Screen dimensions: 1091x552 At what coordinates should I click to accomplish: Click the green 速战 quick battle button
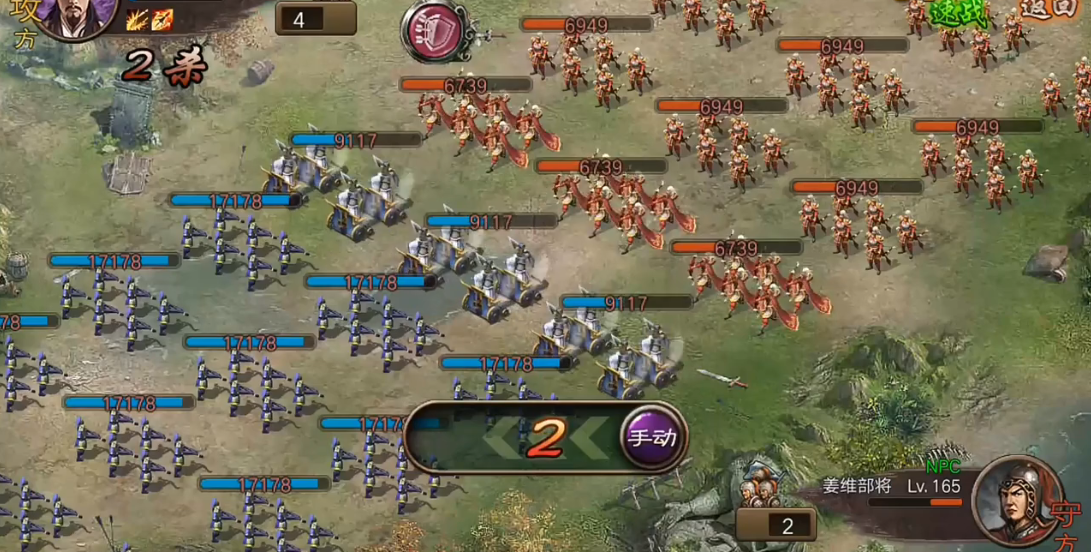958,14
